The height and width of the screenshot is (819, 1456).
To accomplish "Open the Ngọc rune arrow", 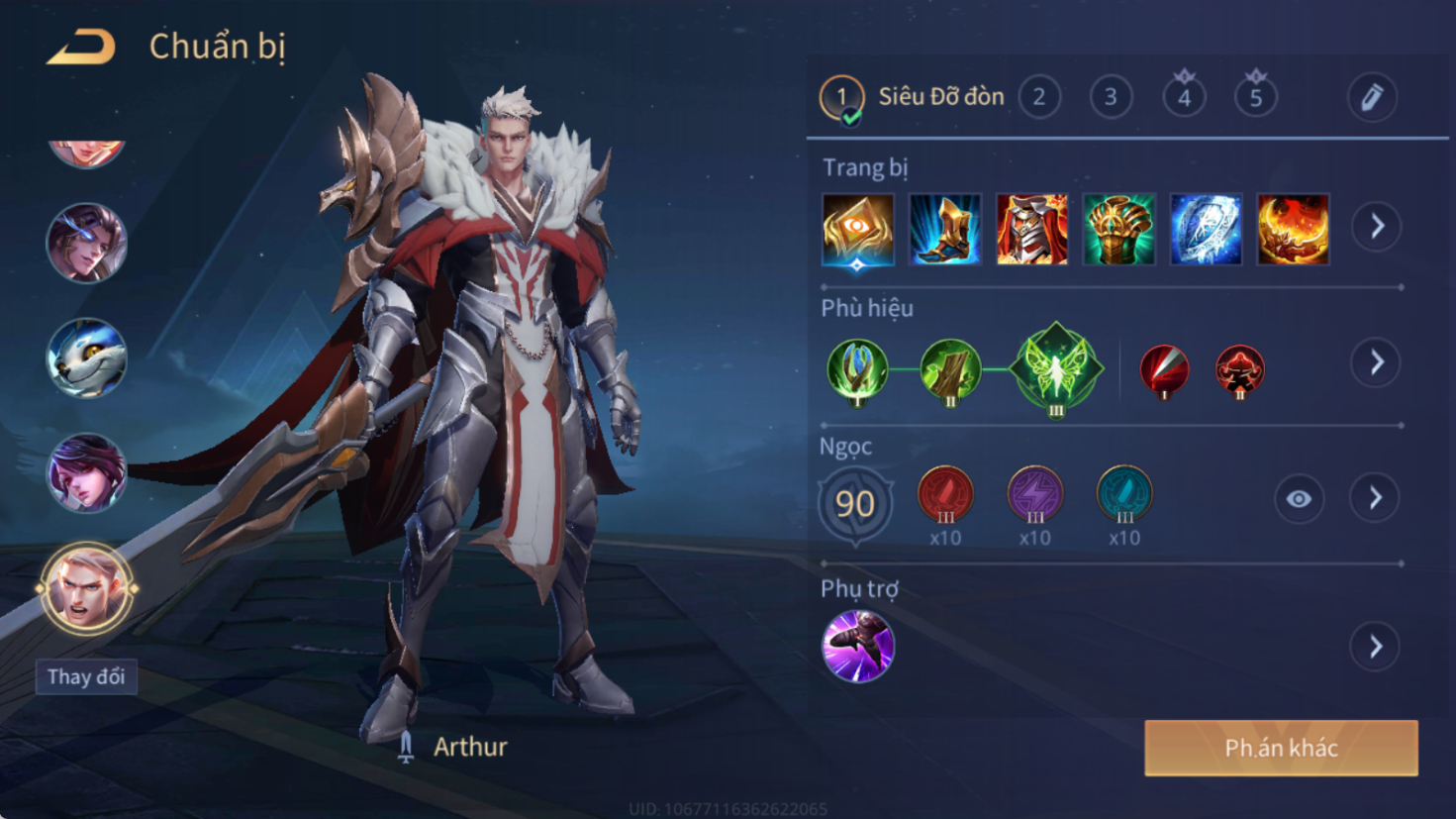I will pos(1376,498).
